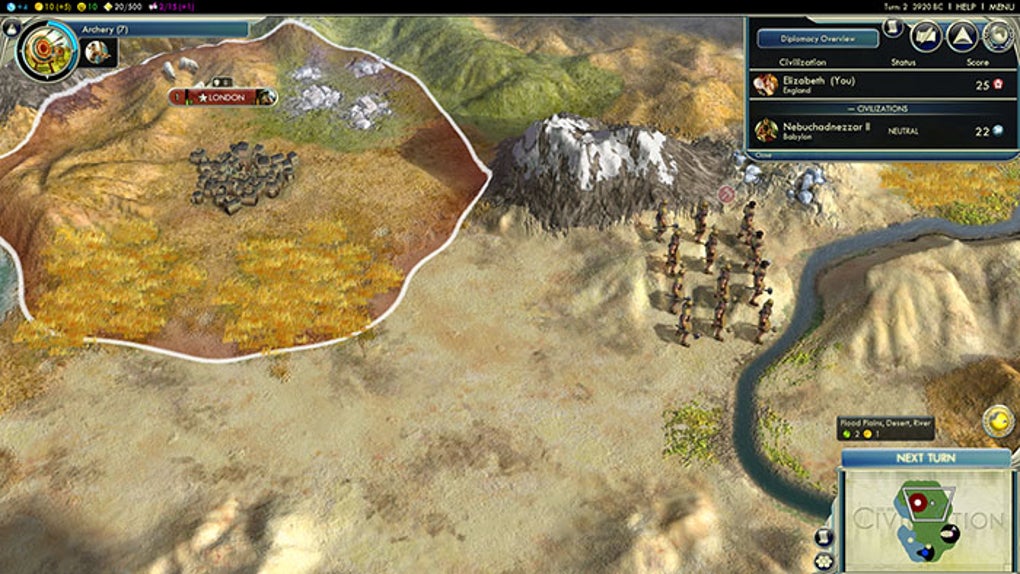Open the advisors book icon
The width and height of the screenshot is (1020, 574).
926,36
